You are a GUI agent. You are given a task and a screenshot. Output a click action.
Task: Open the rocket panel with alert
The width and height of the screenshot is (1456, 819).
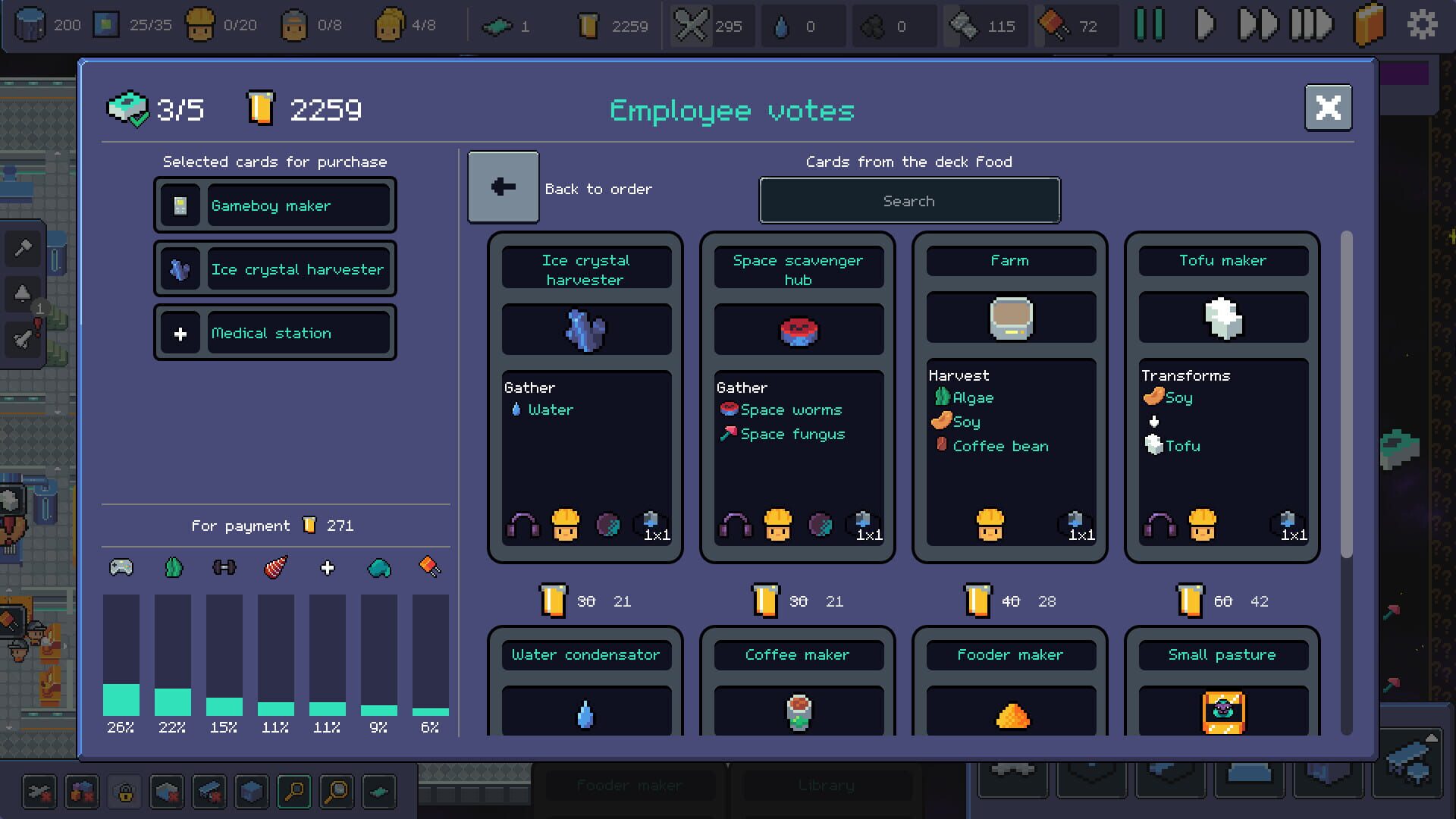click(23, 340)
